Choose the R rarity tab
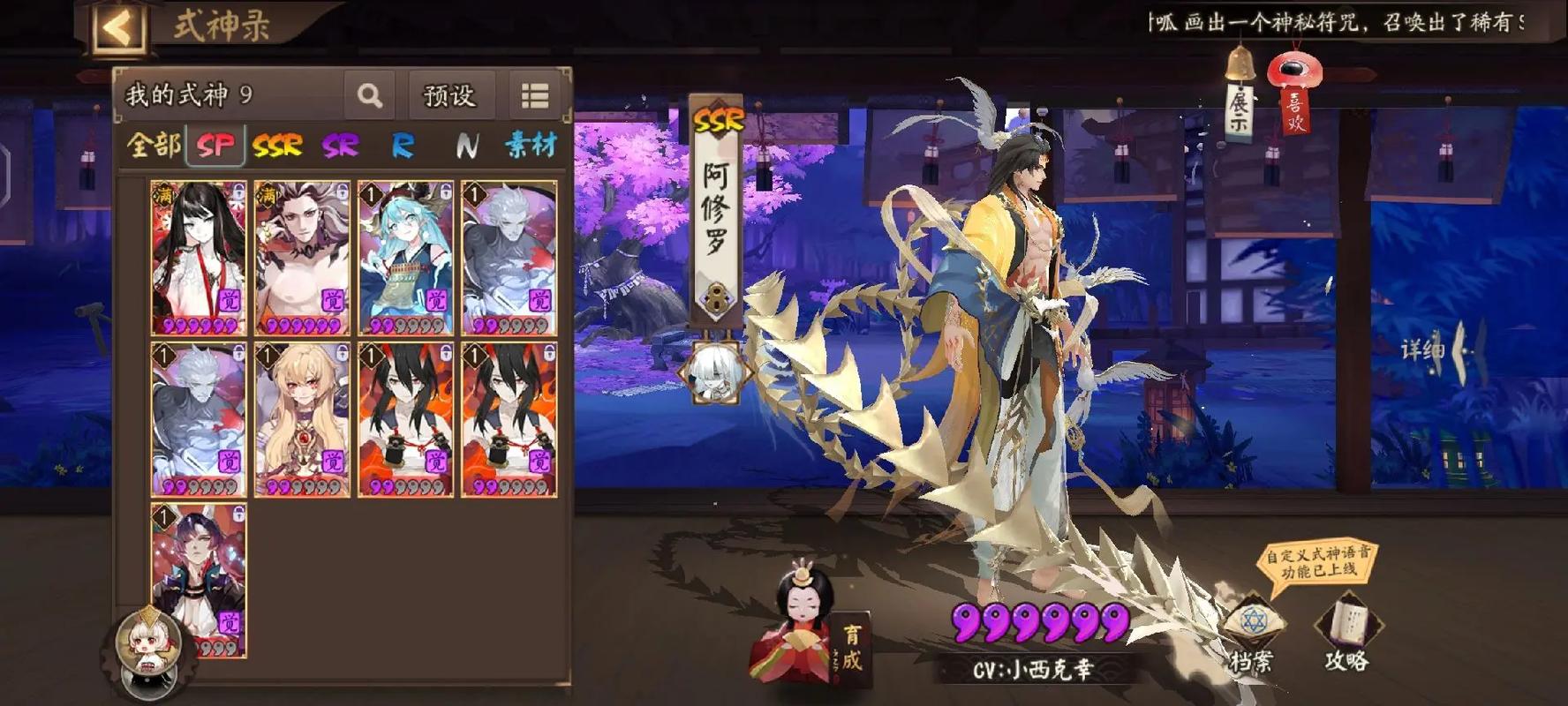This screenshot has width=1568, height=706. (x=403, y=145)
